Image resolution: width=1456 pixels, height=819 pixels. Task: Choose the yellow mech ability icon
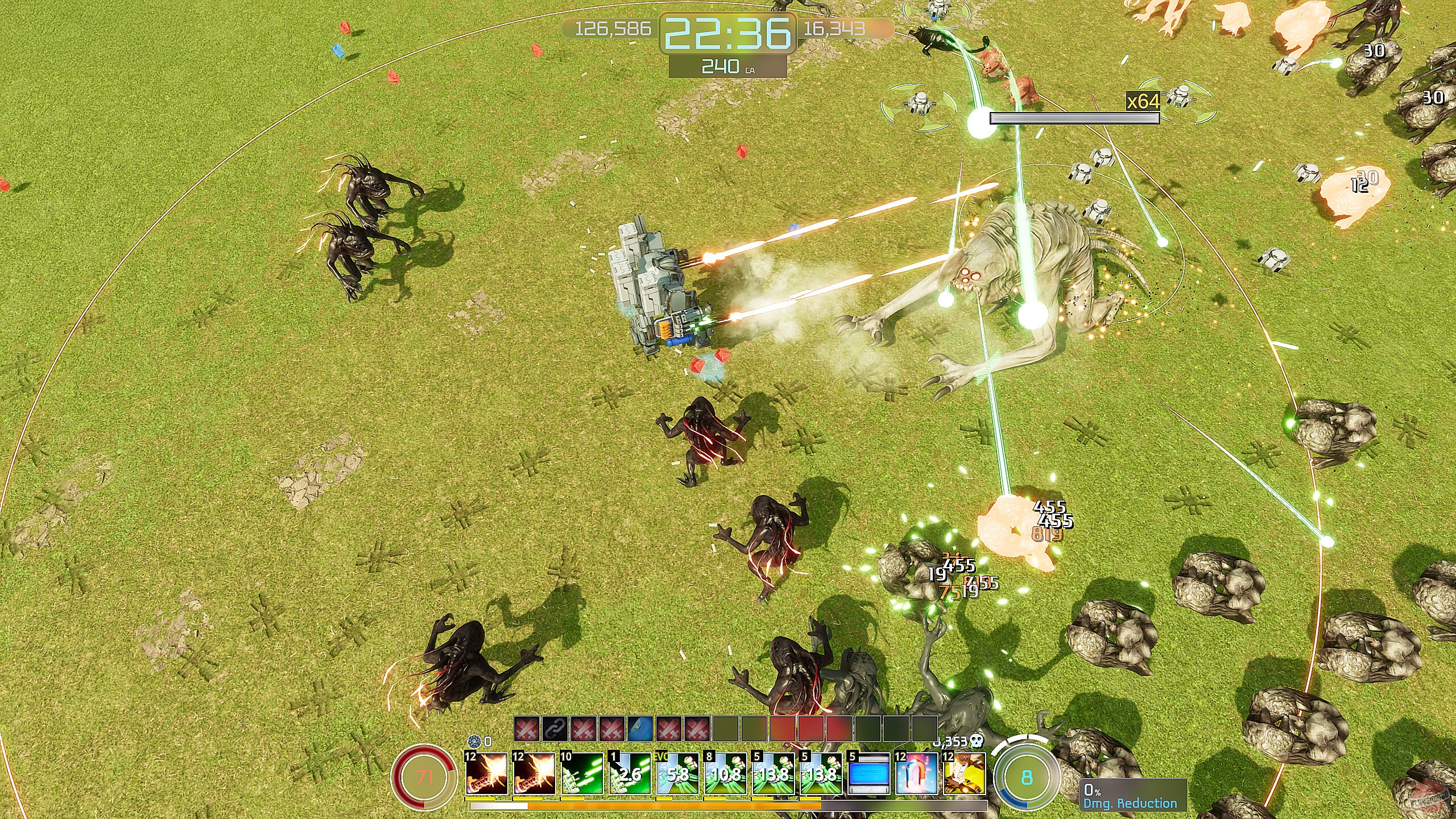[964, 773]
